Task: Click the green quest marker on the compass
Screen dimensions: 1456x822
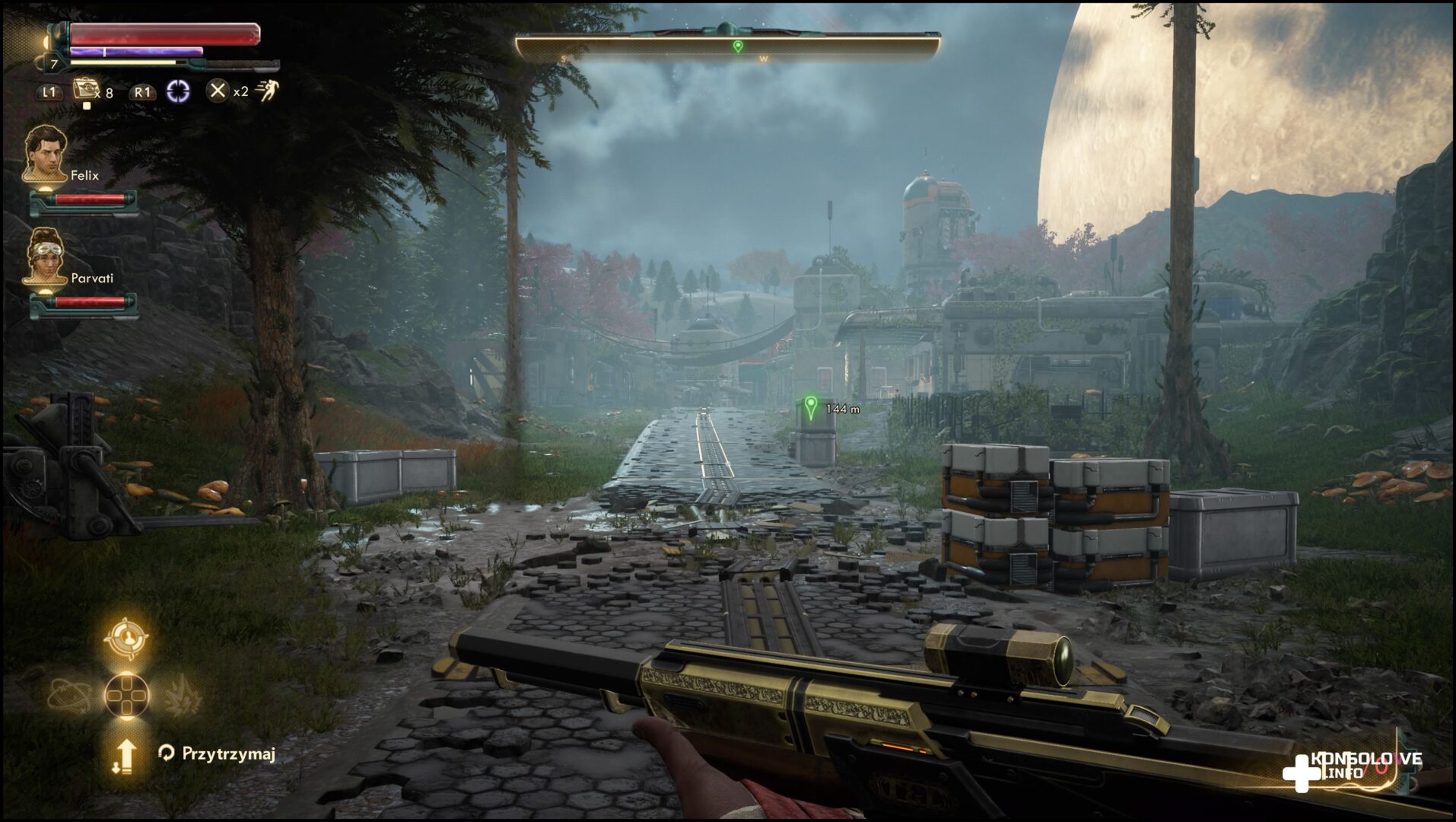Action: coord(737,46)
